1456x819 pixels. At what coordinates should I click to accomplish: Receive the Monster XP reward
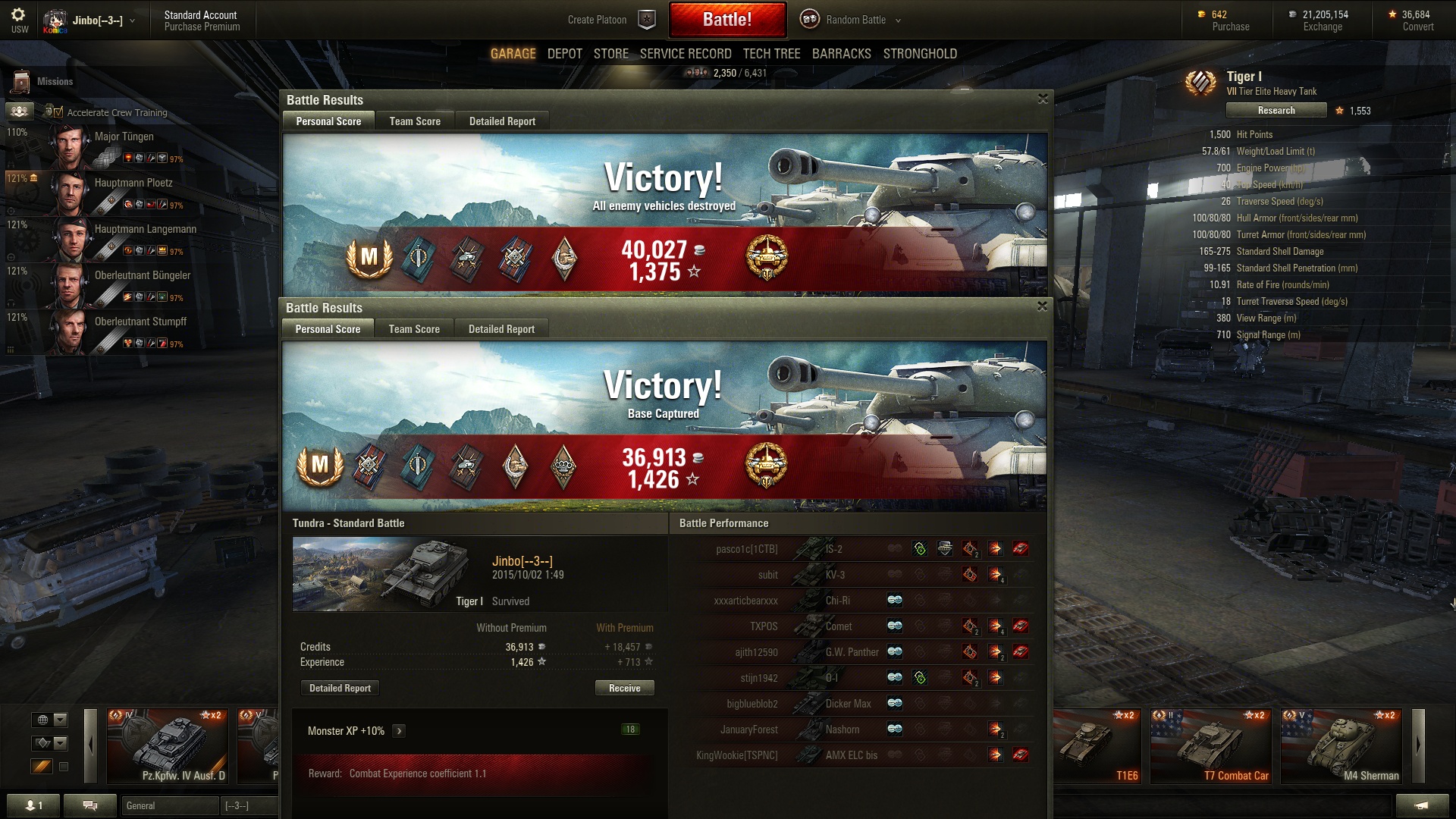pyautogui.click(x=624, y=689)
